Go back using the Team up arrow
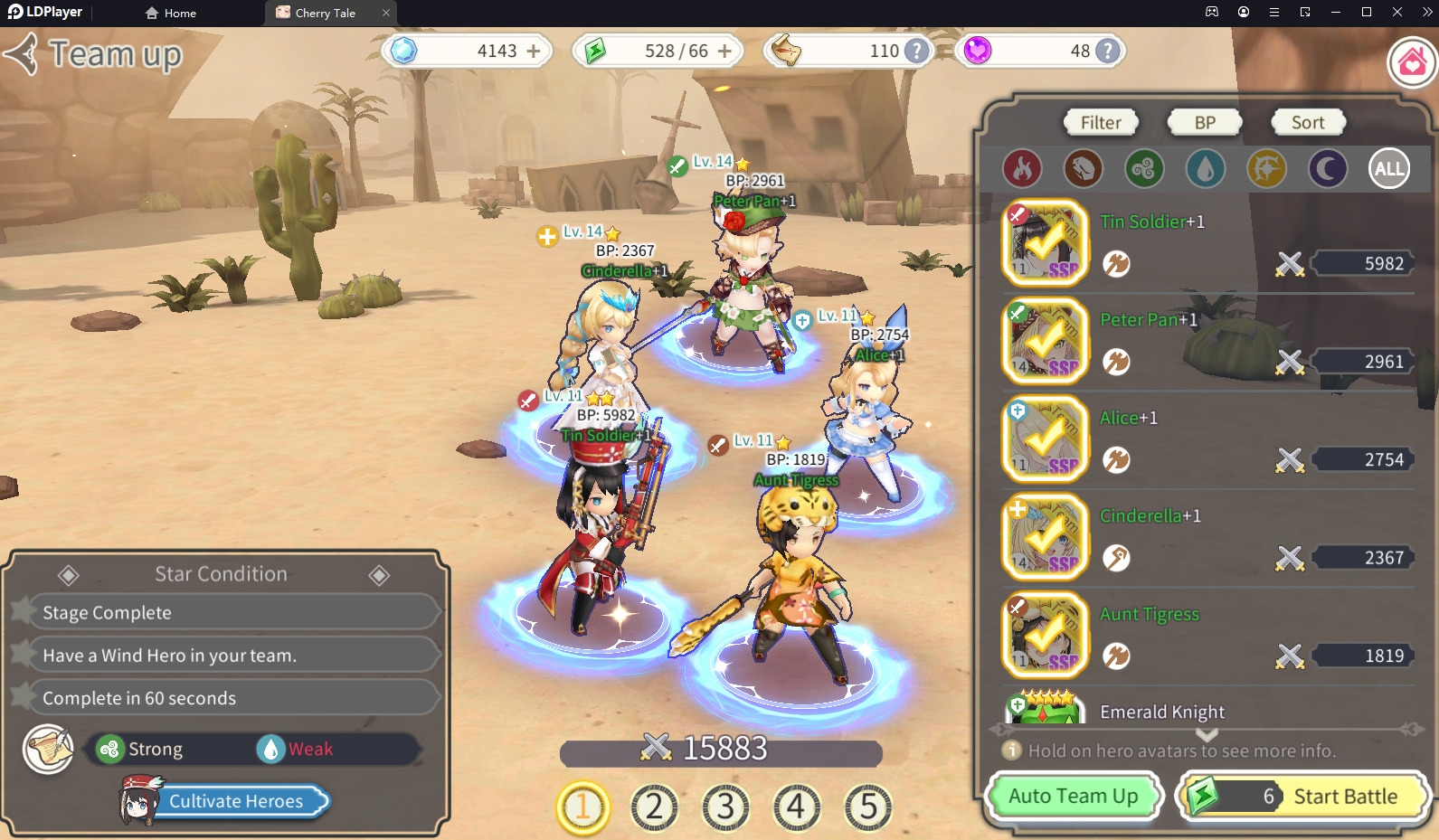Image resolution: width=1439 pixels, height=840 pixels. point(22,54)
